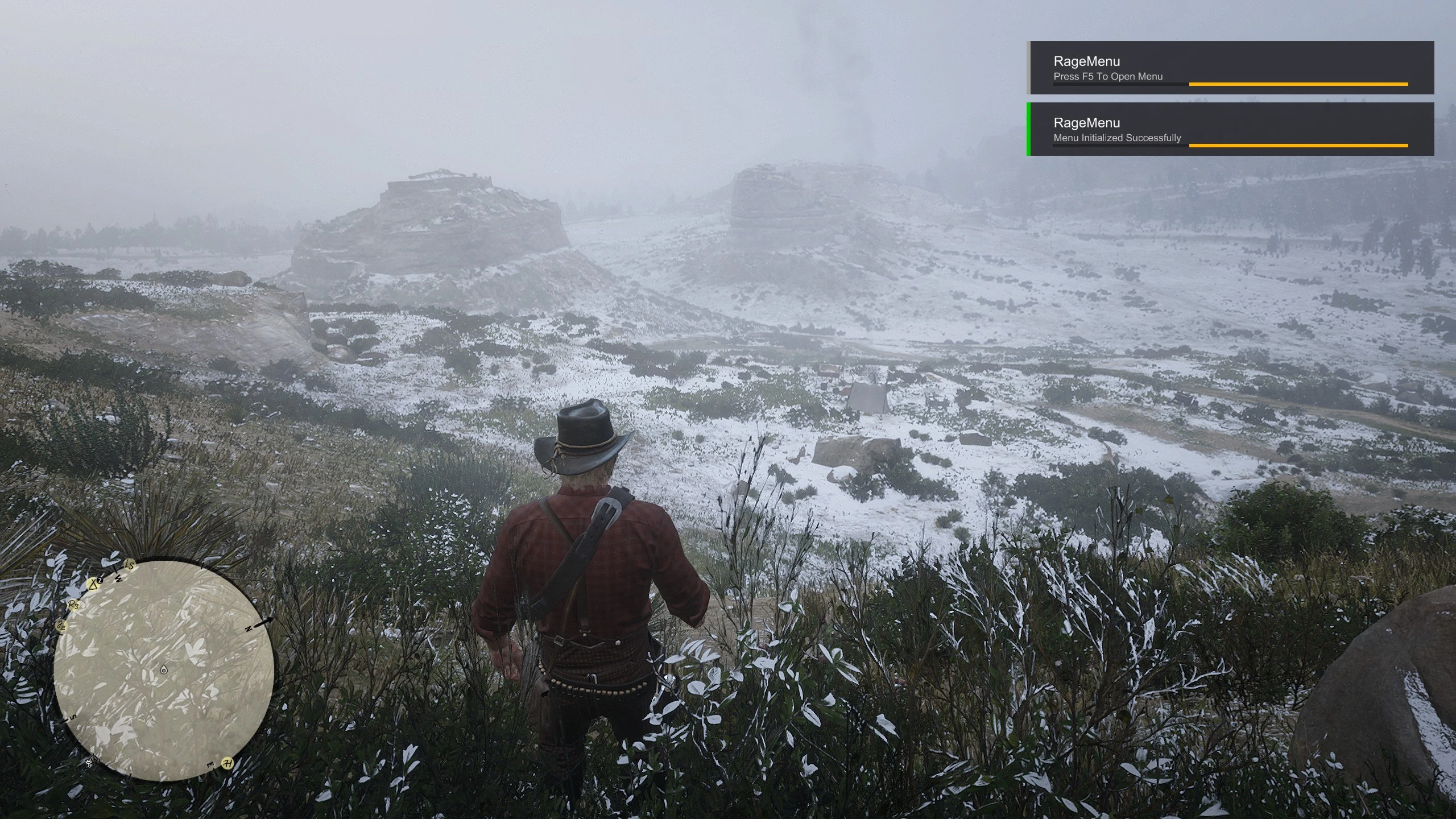1456x819 pixels.
Task: Click the "Menu Initialized Successfully" notification
Action: pyautogui.click(x=1231, y=129)
